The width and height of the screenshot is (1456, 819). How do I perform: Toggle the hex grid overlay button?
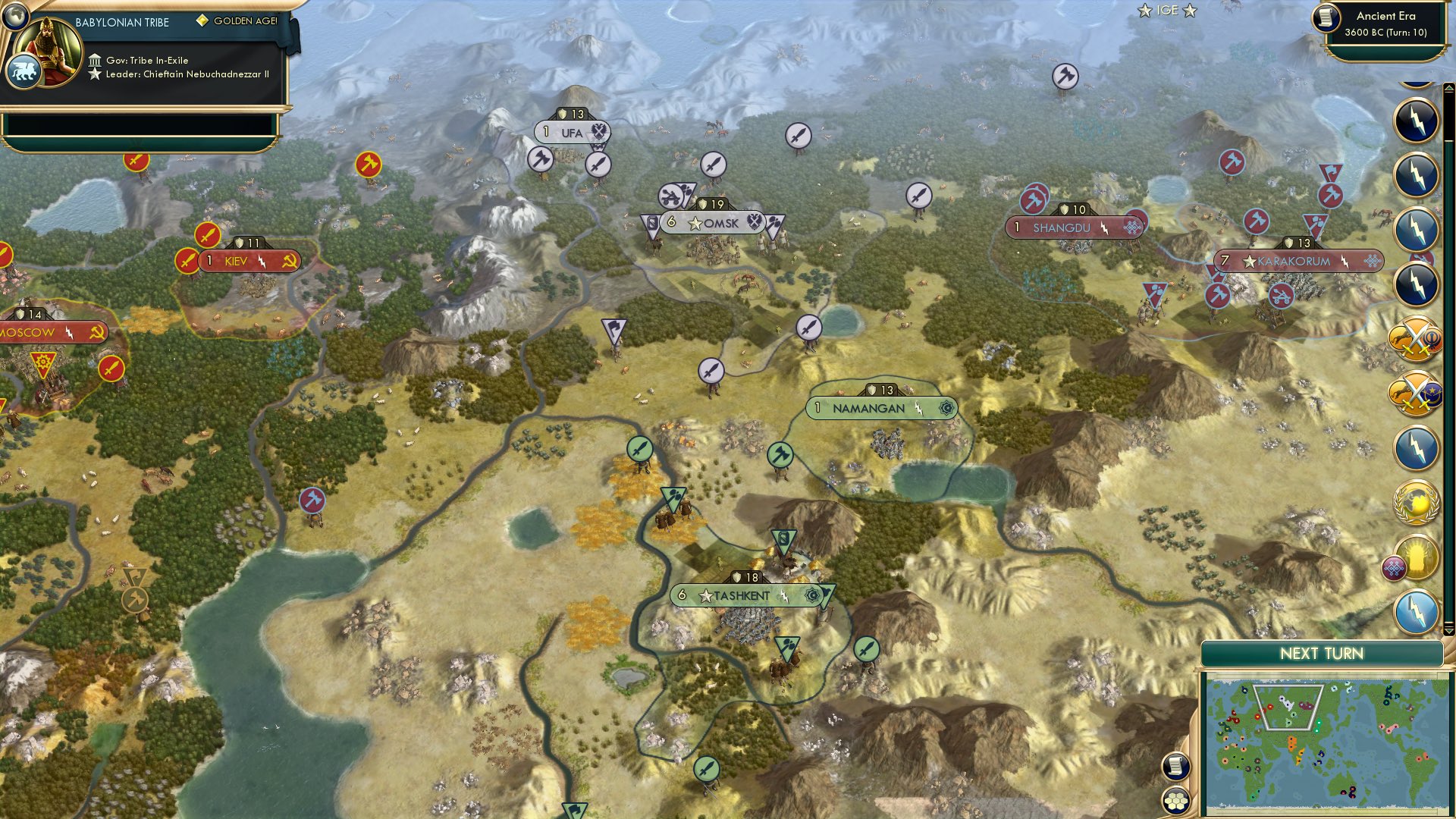(1175, 801)
